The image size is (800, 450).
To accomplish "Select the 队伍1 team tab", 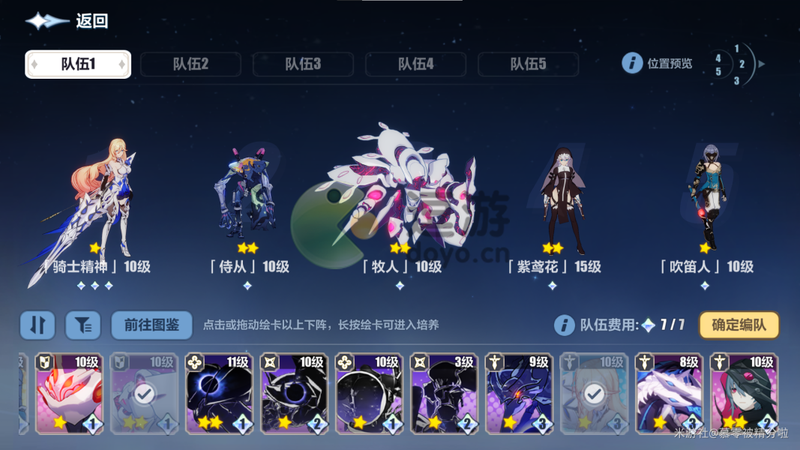I will (x=78, y=64).
